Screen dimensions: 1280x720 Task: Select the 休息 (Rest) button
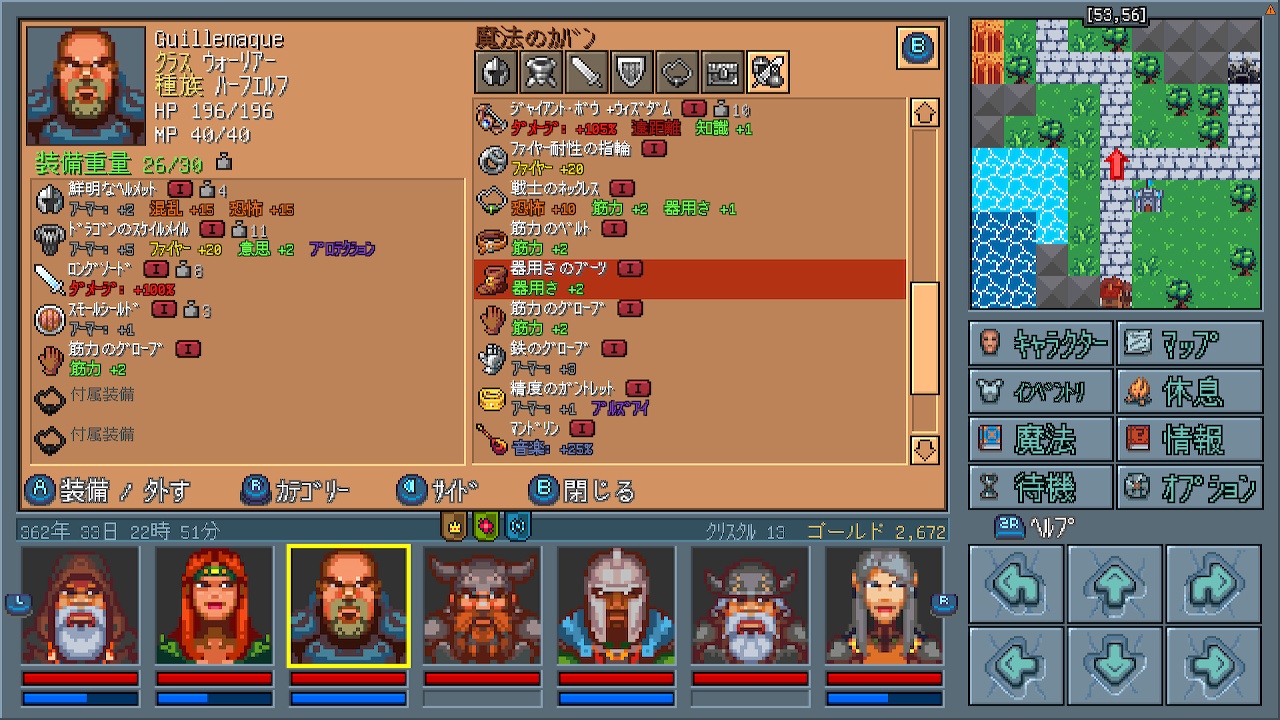point(1189,391)
